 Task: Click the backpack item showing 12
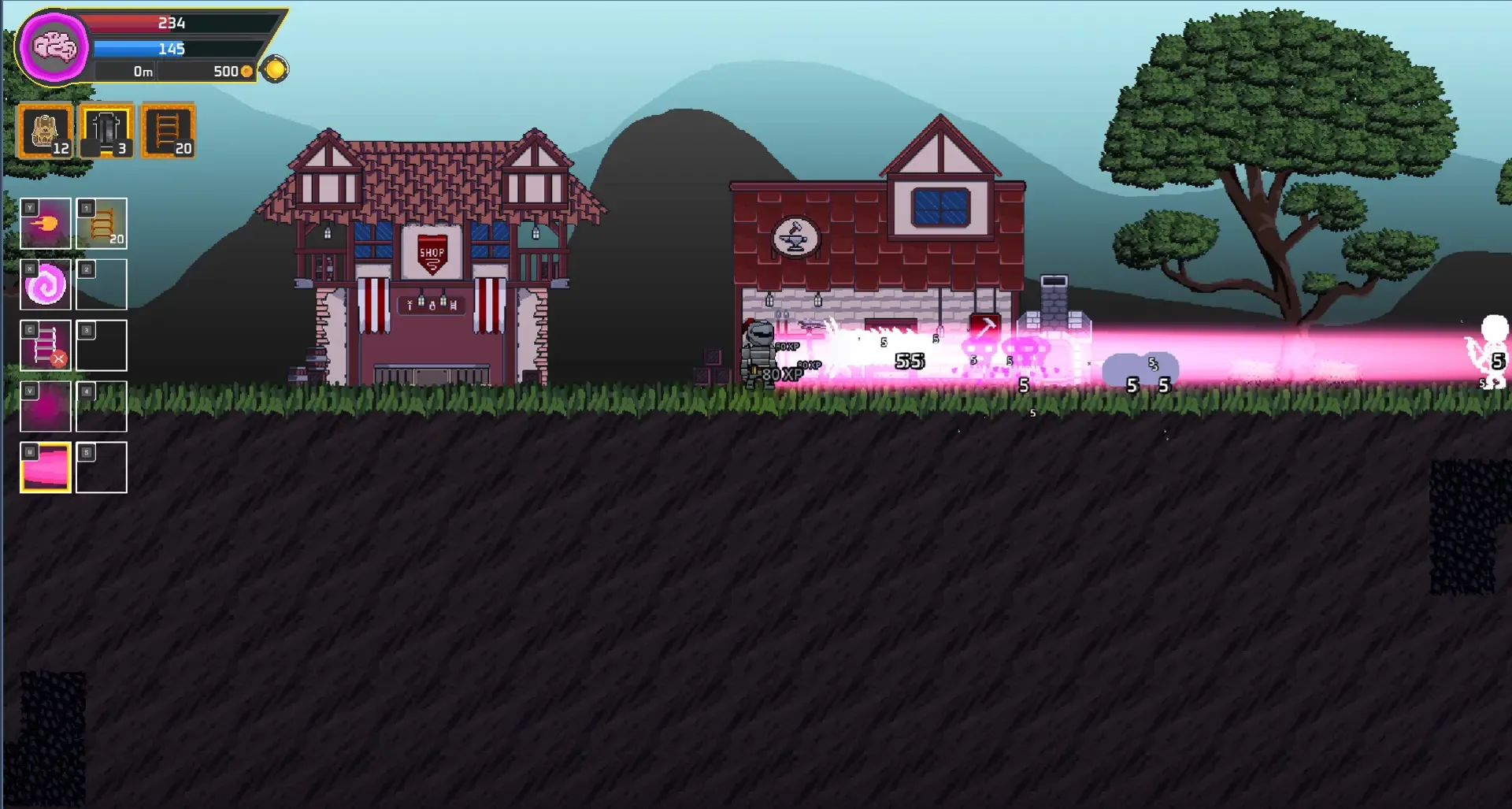45,130
